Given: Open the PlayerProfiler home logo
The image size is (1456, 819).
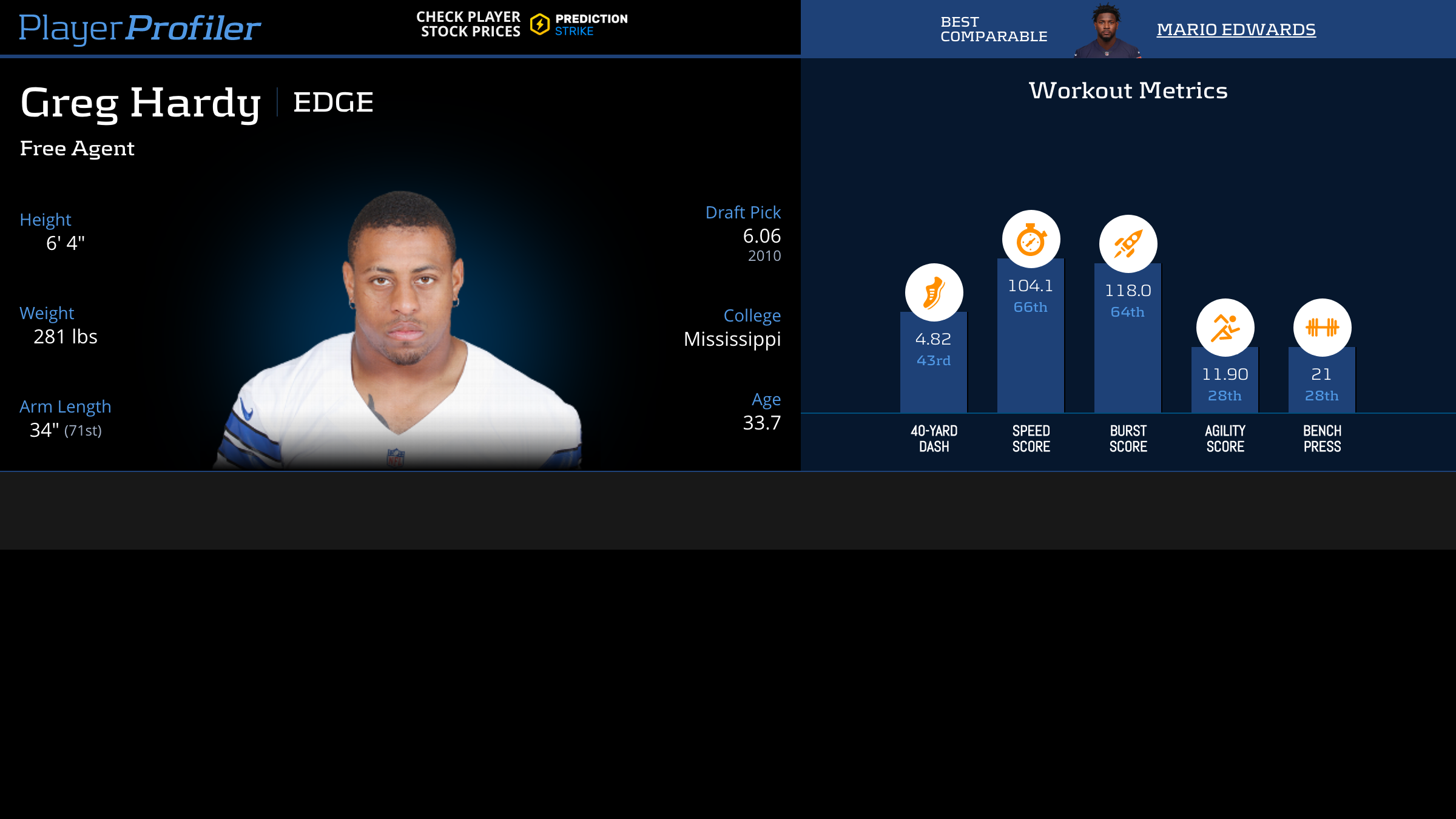Looking at the screenshot, I should coord(140,28).
